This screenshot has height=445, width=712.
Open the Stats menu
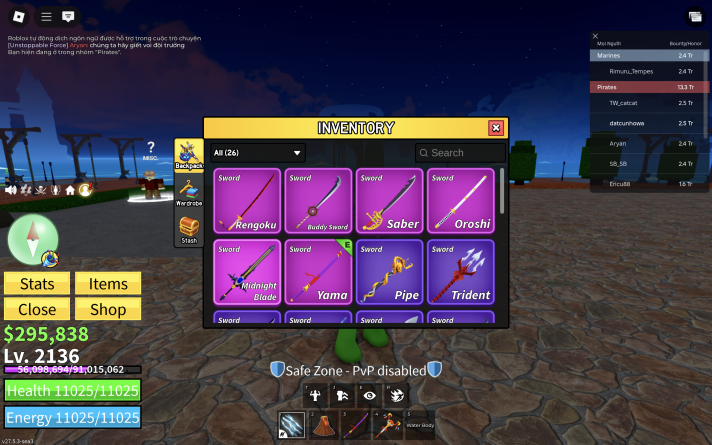[x=37, y=284]
